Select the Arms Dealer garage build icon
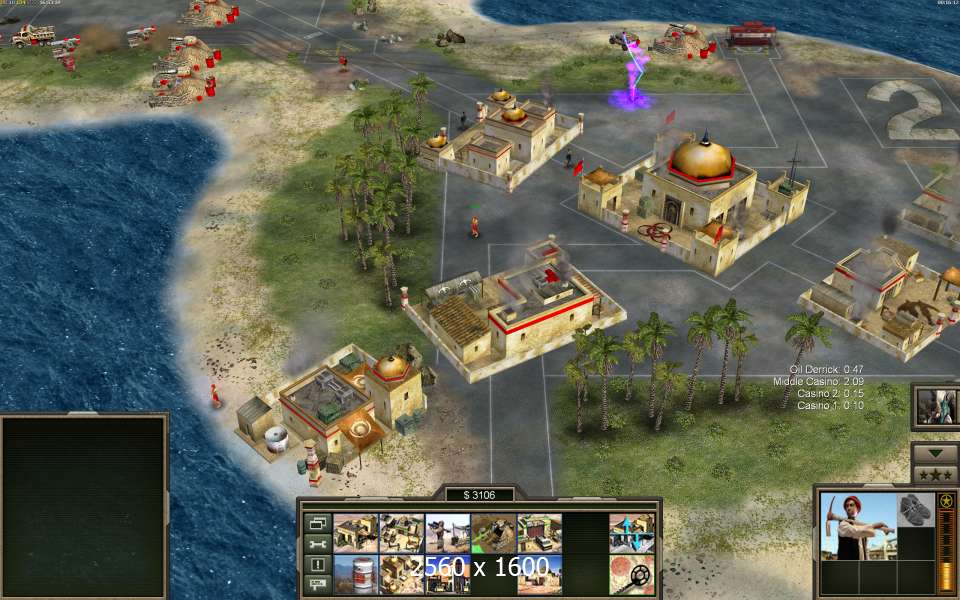 [x=539, y=533]
